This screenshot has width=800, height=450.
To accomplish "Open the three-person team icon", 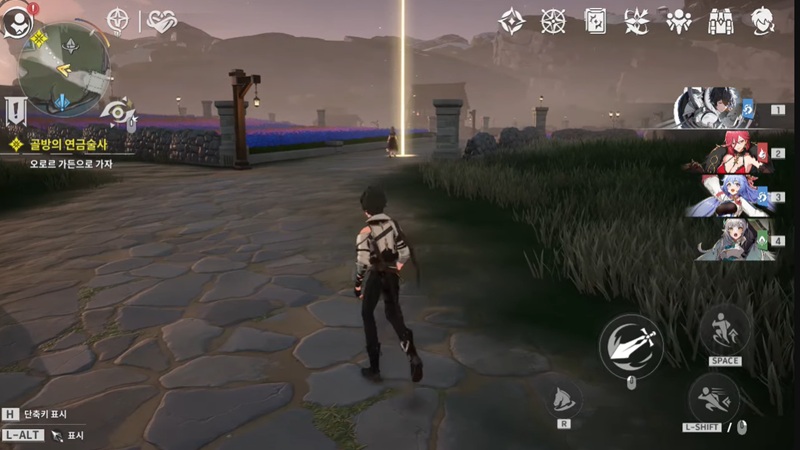I will [x=678, y=20].
